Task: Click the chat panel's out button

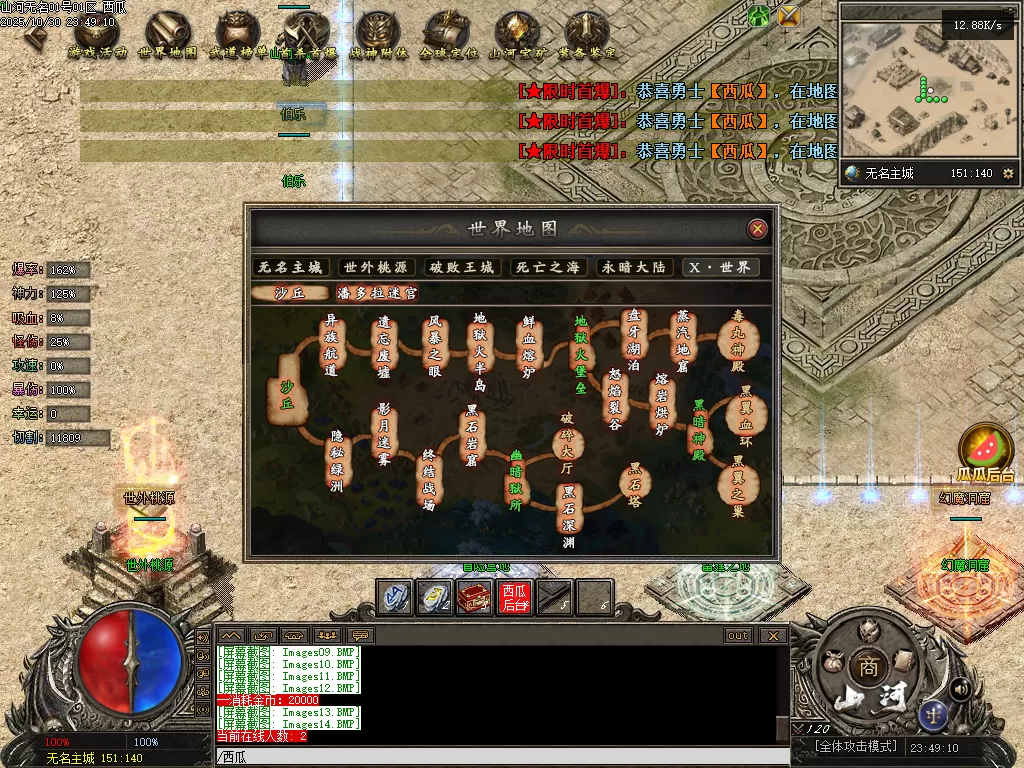Action: [x=738, y=635]
